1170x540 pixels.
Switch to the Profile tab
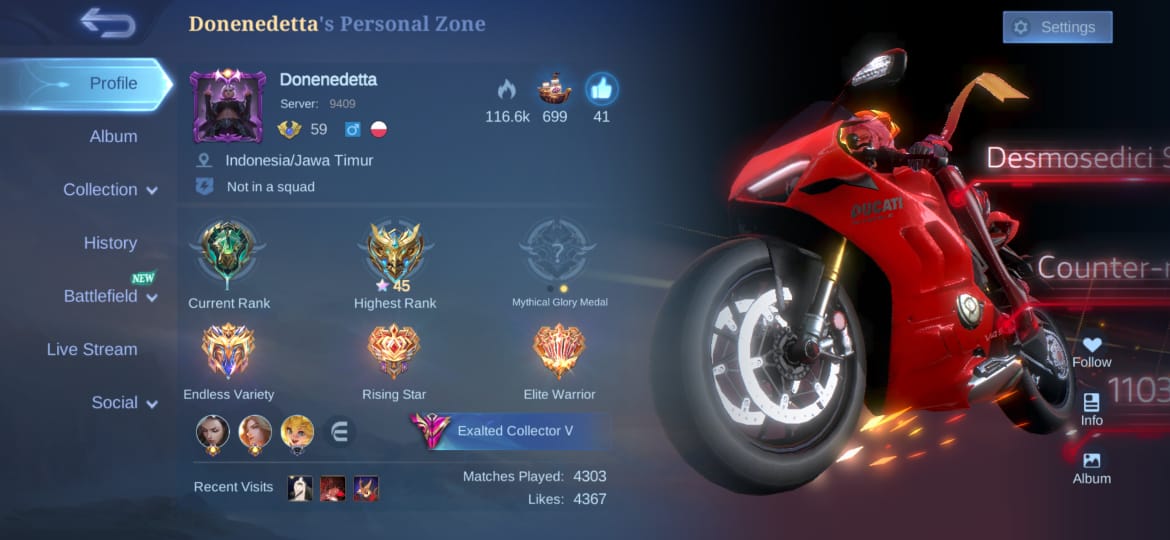click(x=113, y=83)
